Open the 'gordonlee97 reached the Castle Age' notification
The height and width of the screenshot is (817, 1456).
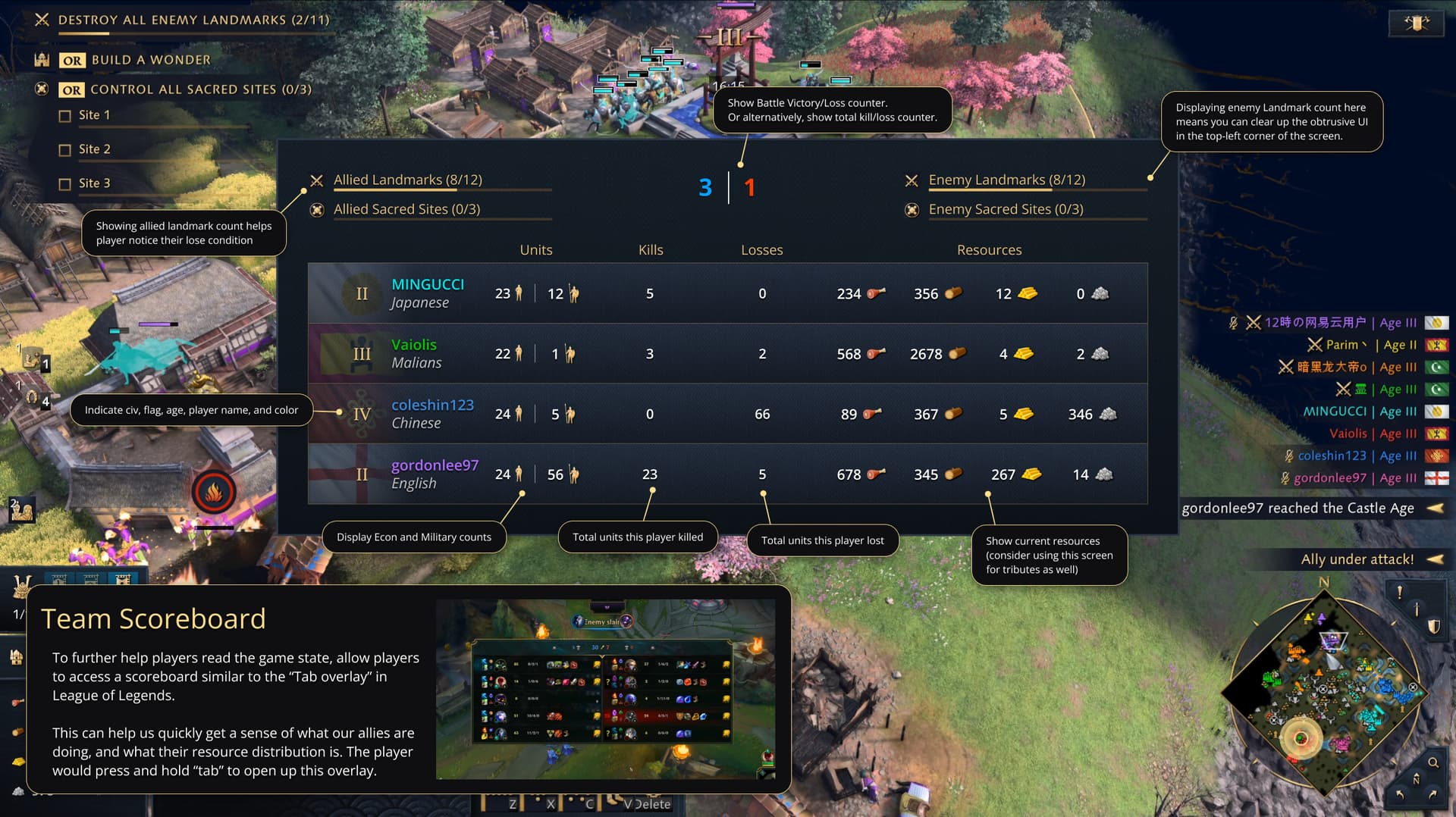click(1298, 509)
